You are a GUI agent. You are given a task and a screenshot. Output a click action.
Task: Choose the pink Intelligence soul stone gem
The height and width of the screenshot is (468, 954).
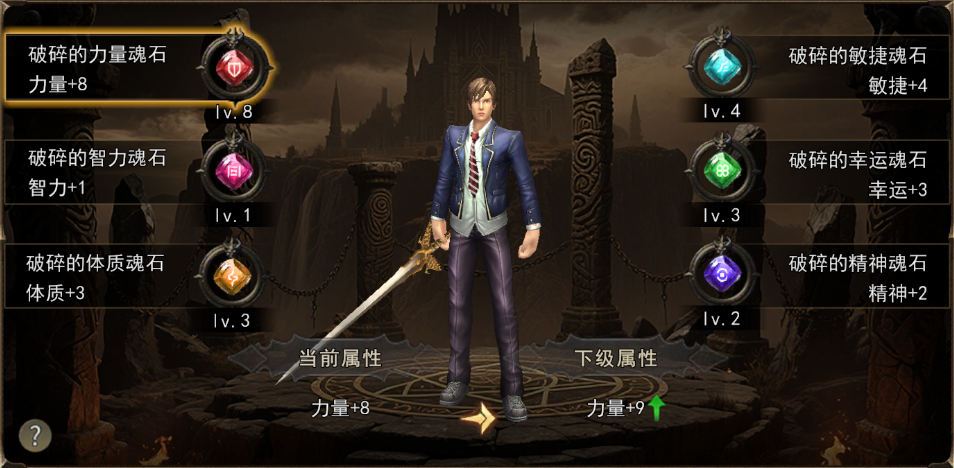point(232,172)
